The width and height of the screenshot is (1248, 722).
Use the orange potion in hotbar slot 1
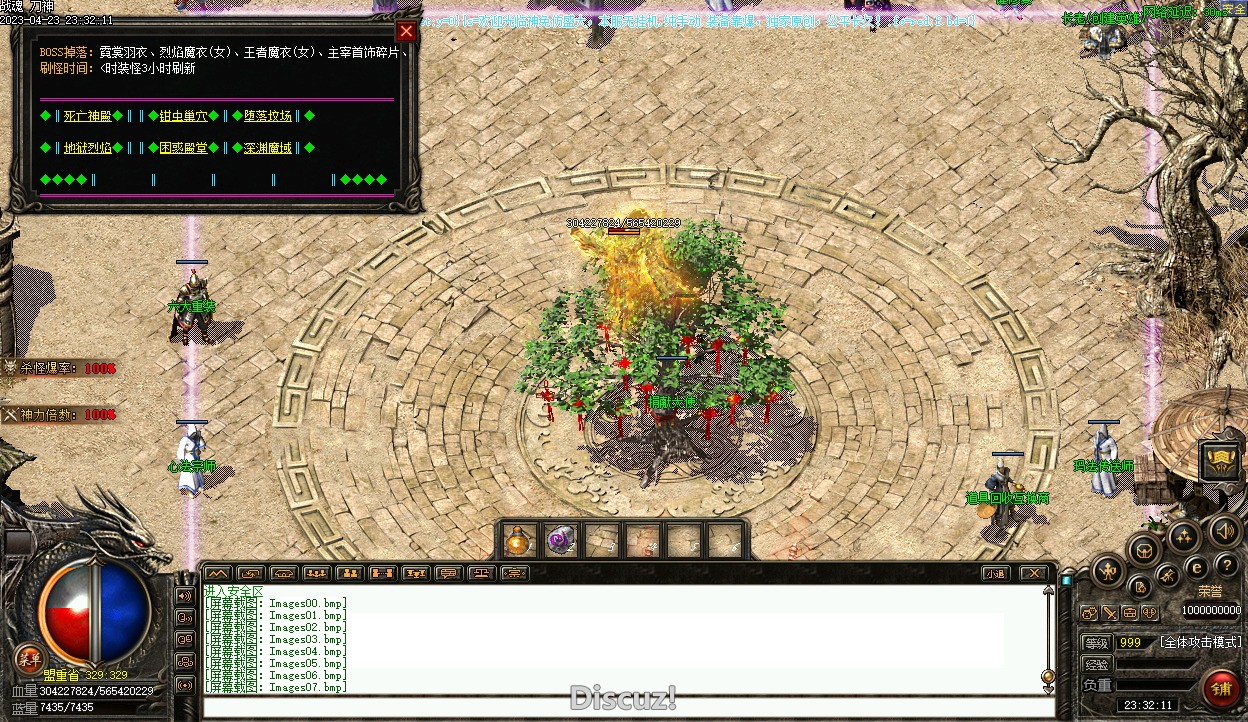(x=518, y=540)
